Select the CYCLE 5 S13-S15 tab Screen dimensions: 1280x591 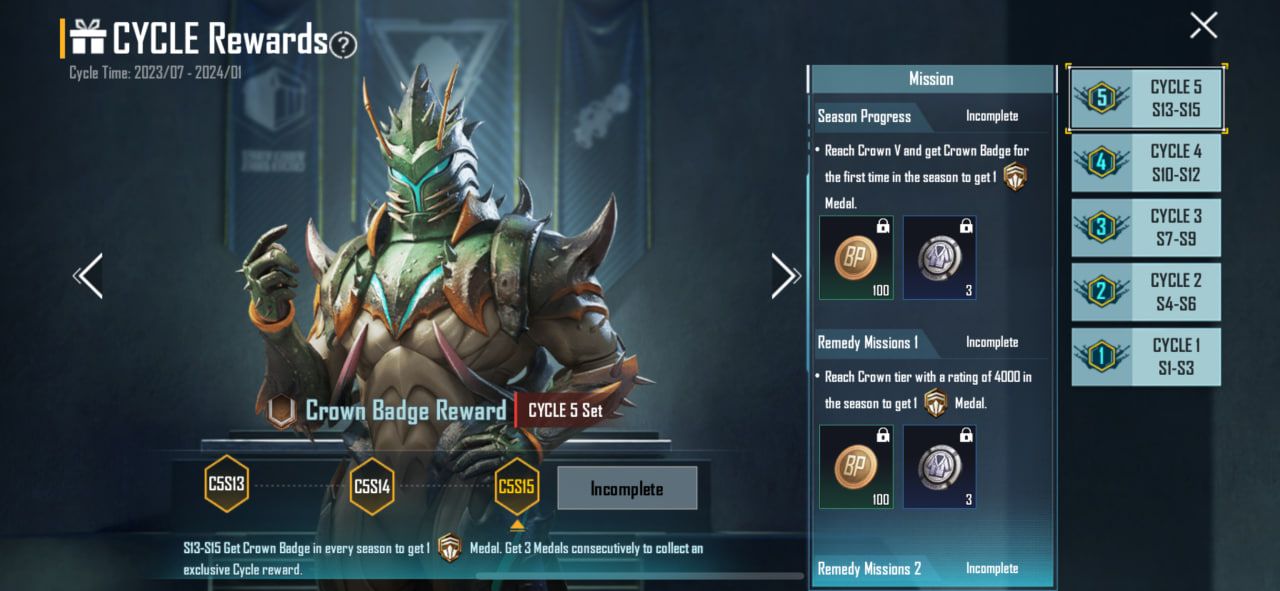tap(1146, 99)
